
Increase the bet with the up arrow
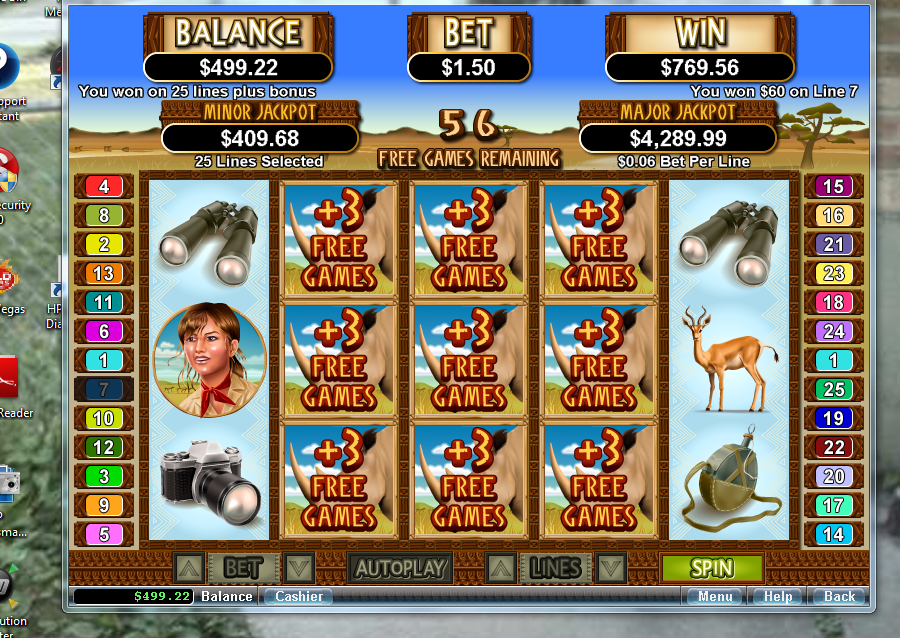pos(189,568)
